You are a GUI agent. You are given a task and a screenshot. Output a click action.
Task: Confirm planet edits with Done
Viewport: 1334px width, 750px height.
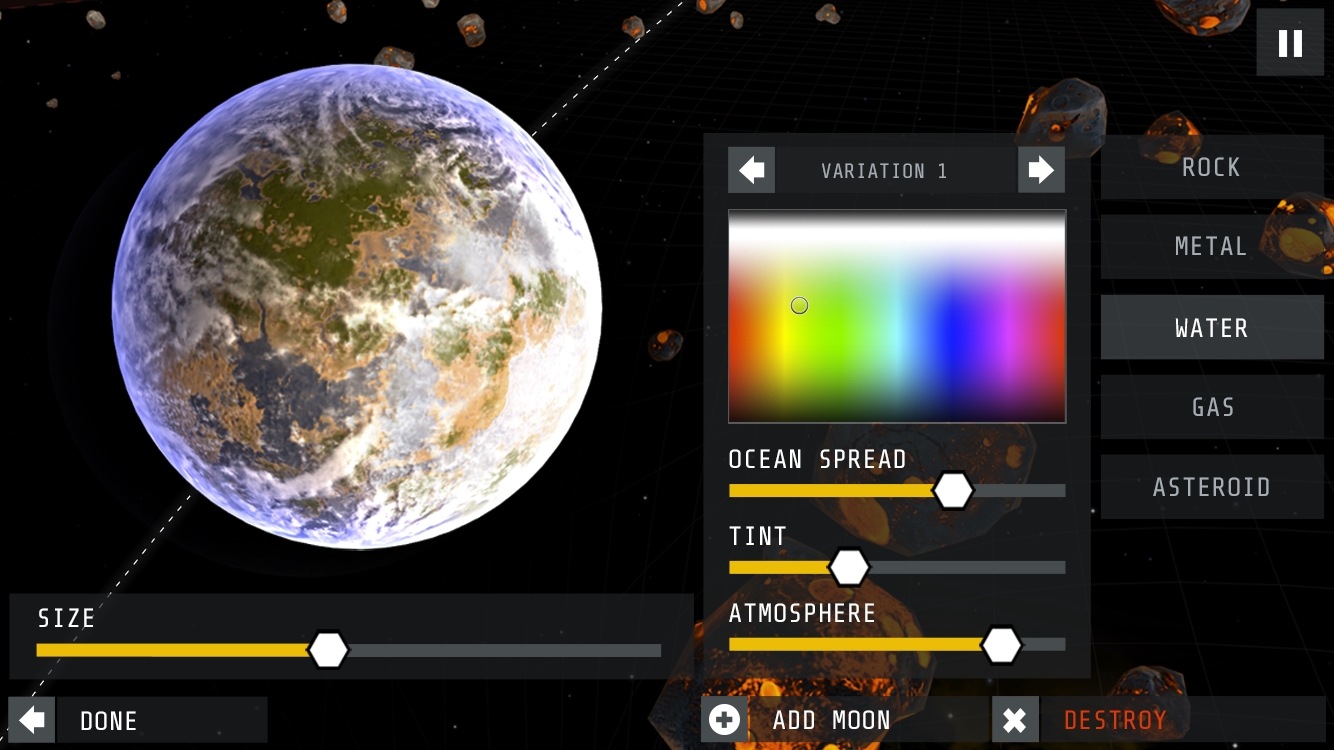pyautogui.click(x=138, y=720)
